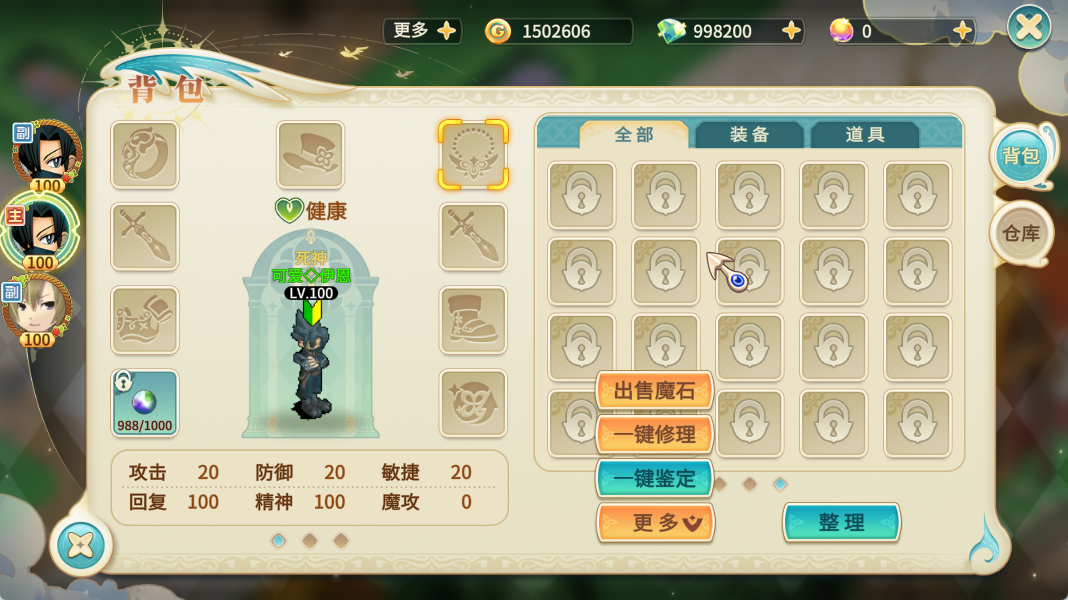The image size is (1068, 600).
Task: Switch to the 道具 items tab
Action: tap(865, 135)
